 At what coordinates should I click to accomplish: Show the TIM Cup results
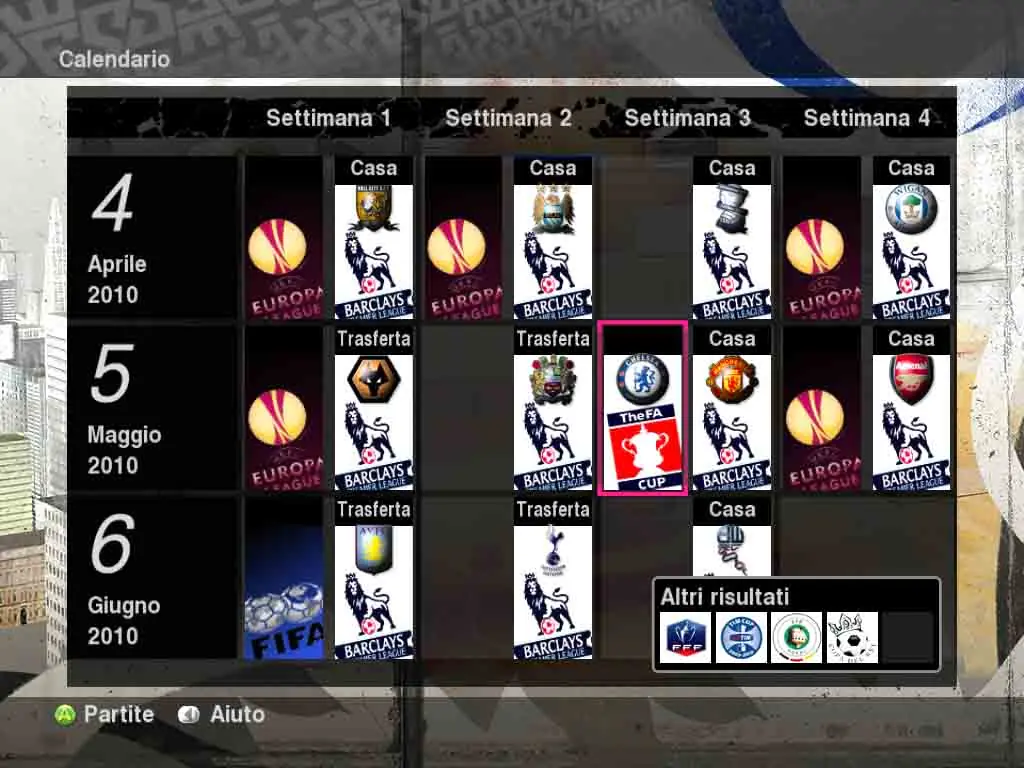(x=741, y=637)
